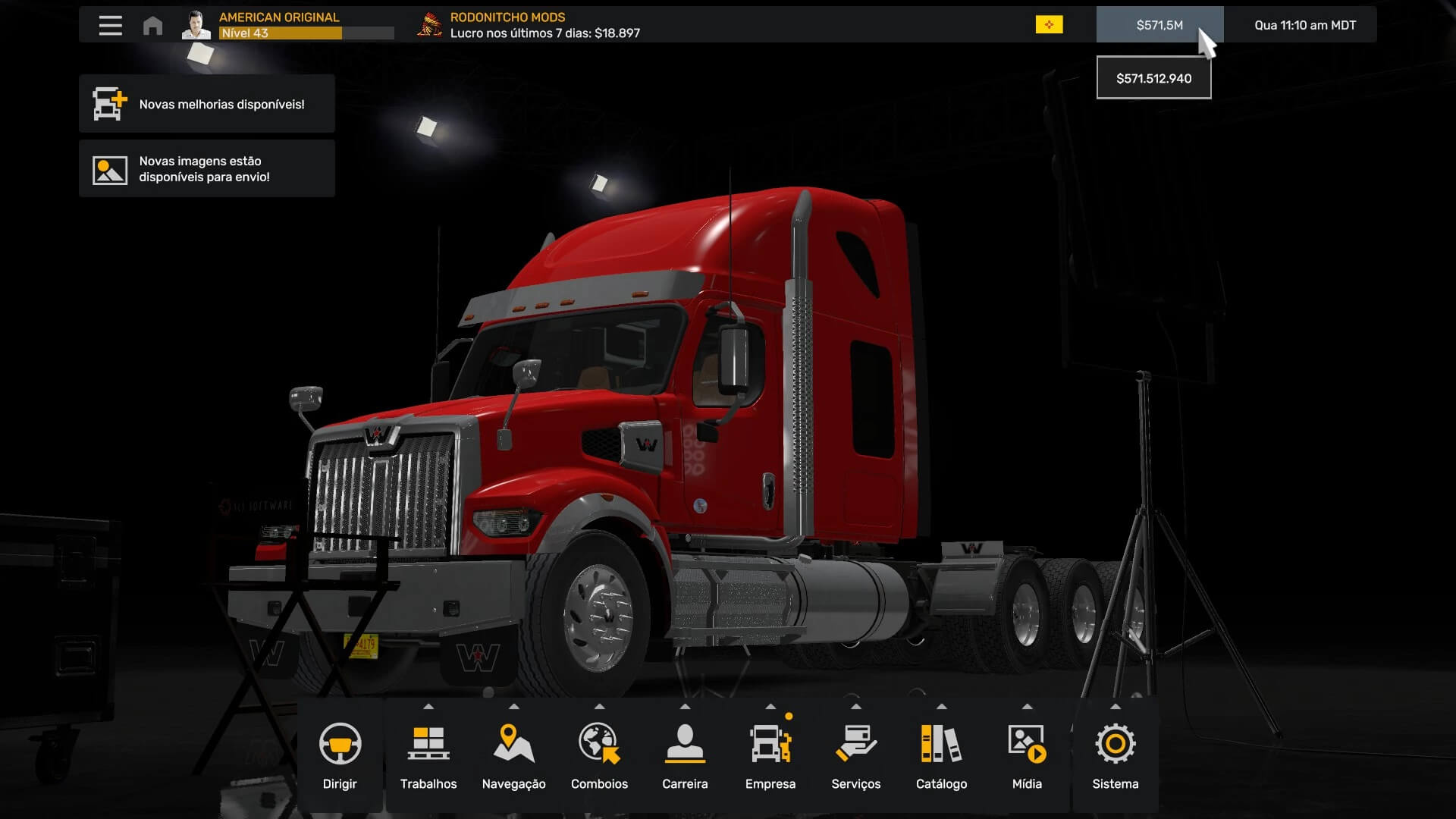
Task: Click the yellow state flag icon
Action: pyautogui.click(x=1049, y=25)
